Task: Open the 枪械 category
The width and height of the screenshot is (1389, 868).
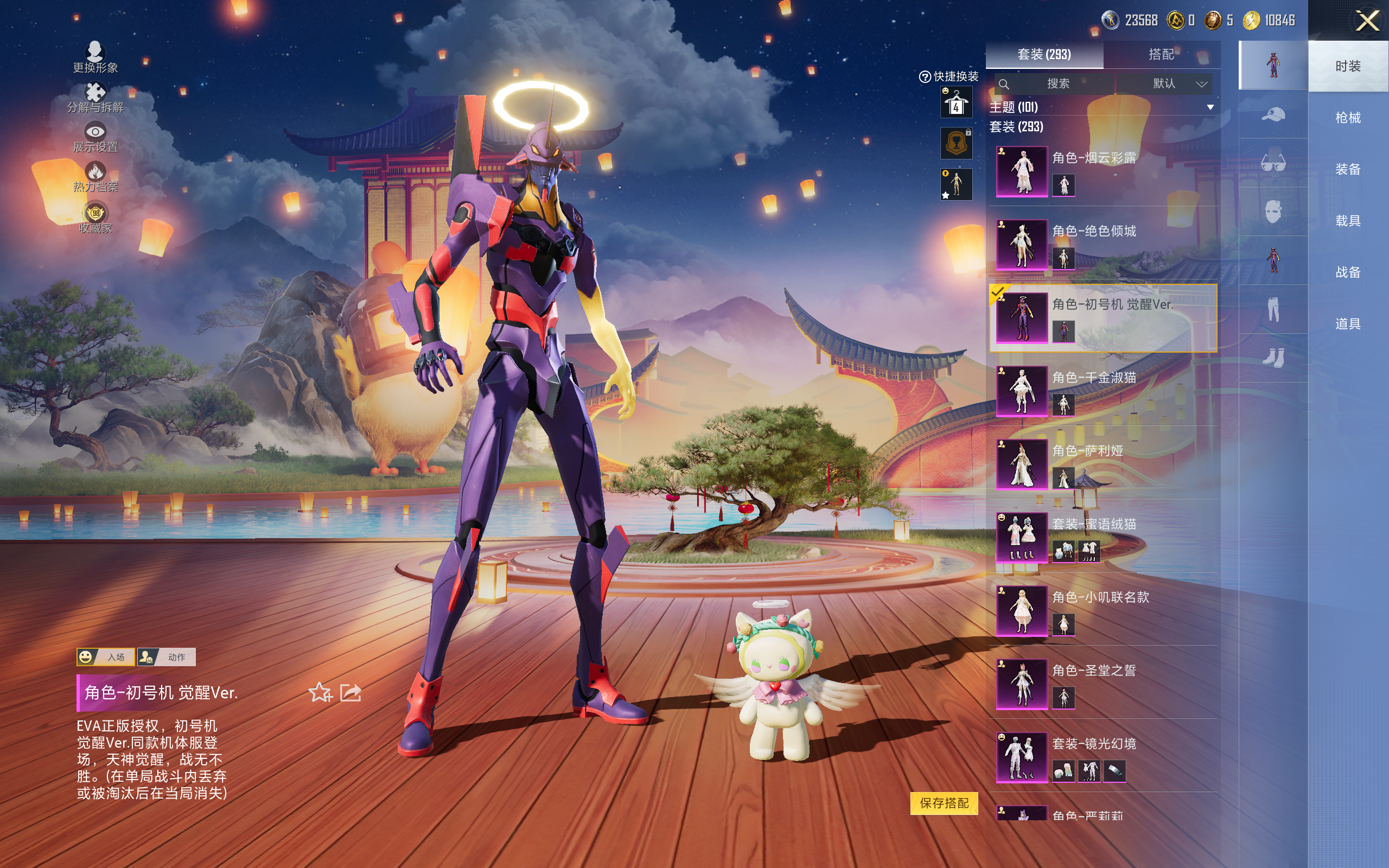Action: pyautogui.click(x=1347, y=118)
